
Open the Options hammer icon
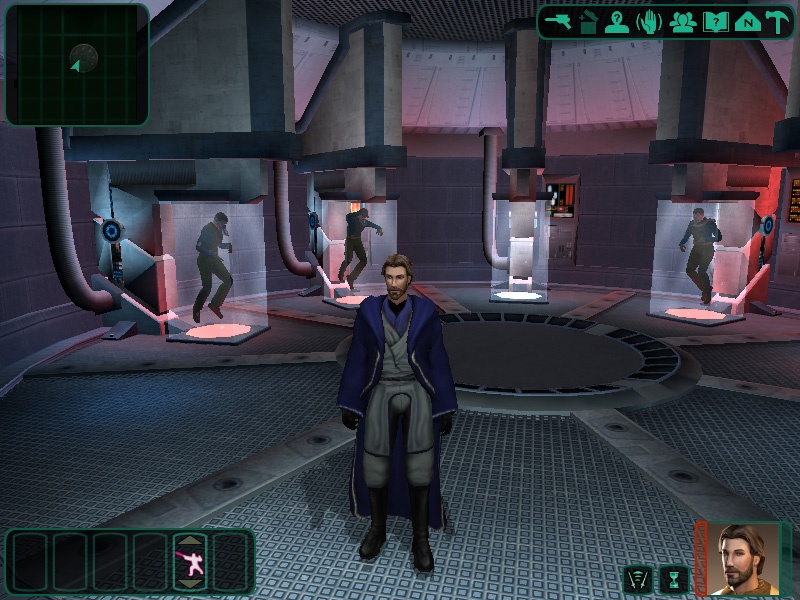[777, 22]
